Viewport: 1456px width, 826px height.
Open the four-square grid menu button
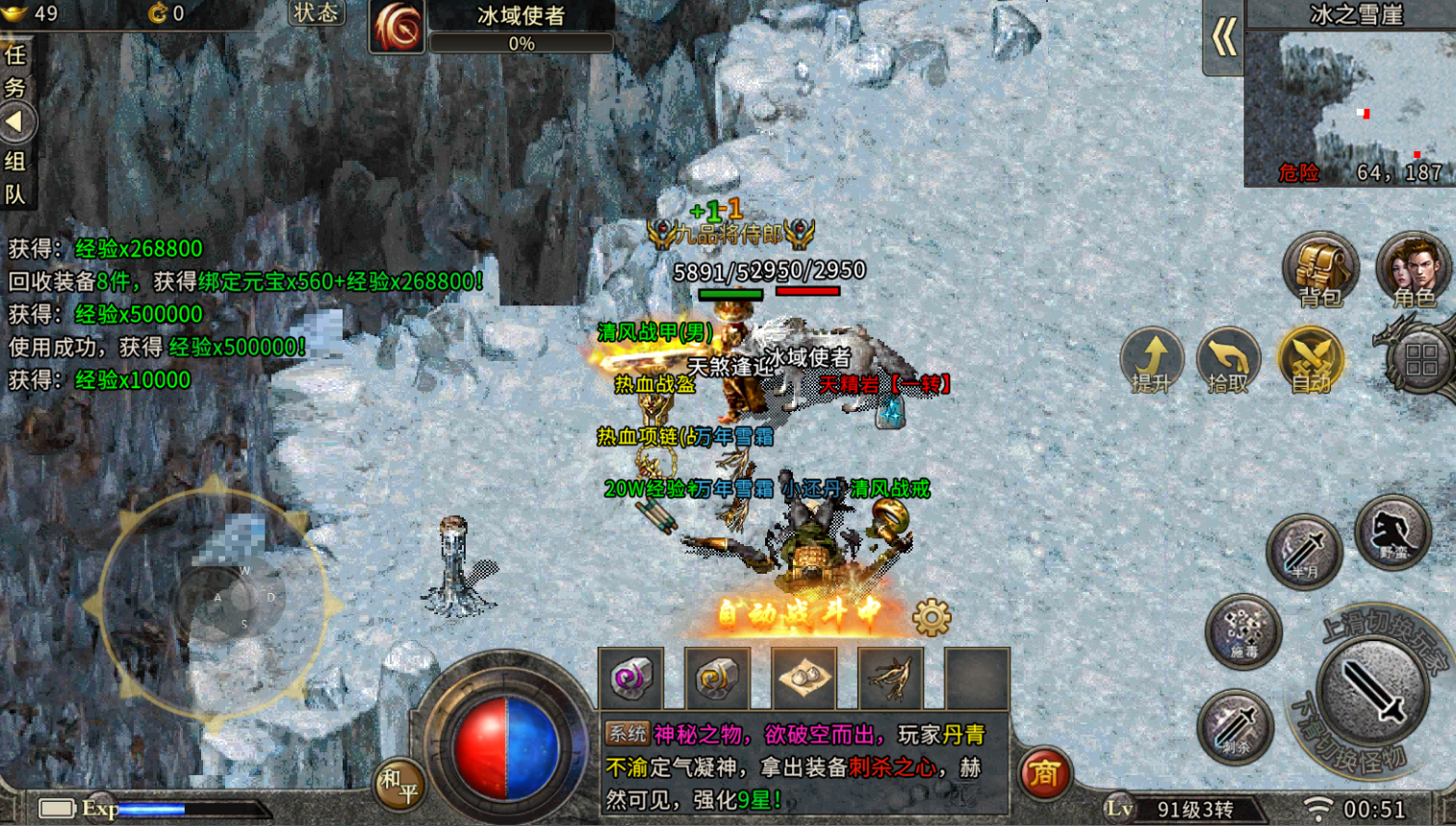1420,360
